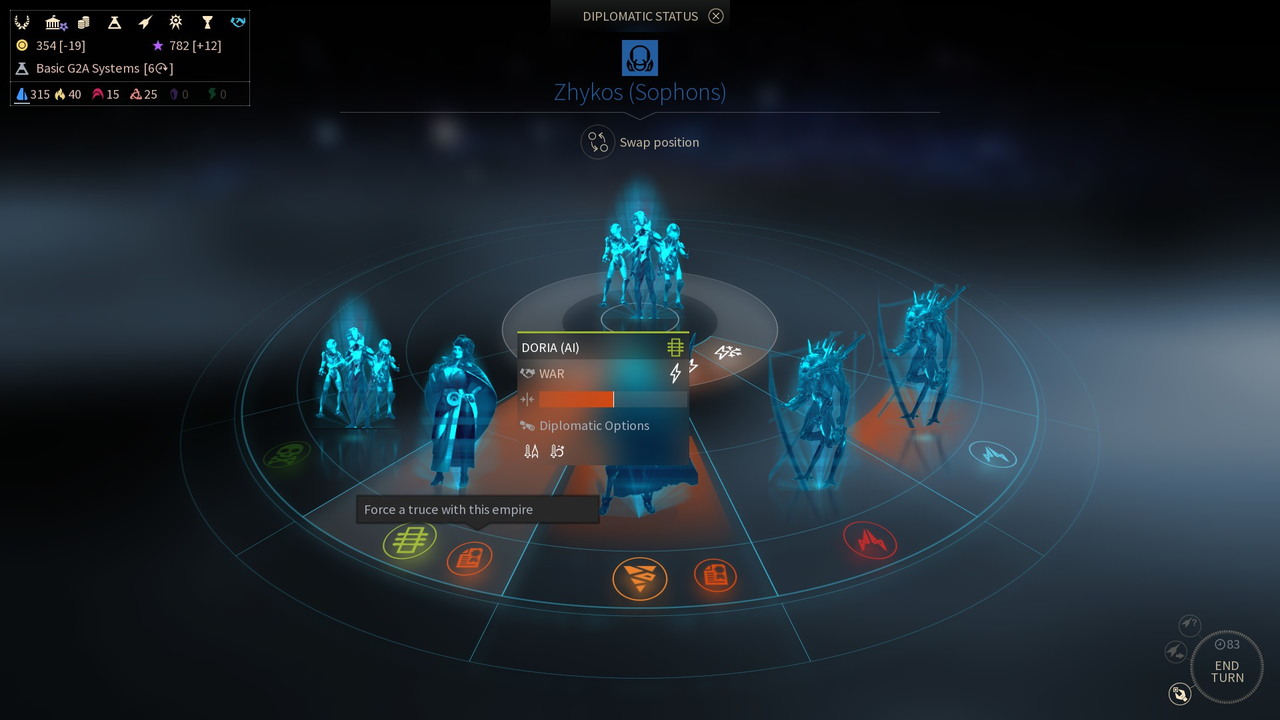Open the flask research screen
This screenshot has width=1280, height=720.
click(115, 22)
